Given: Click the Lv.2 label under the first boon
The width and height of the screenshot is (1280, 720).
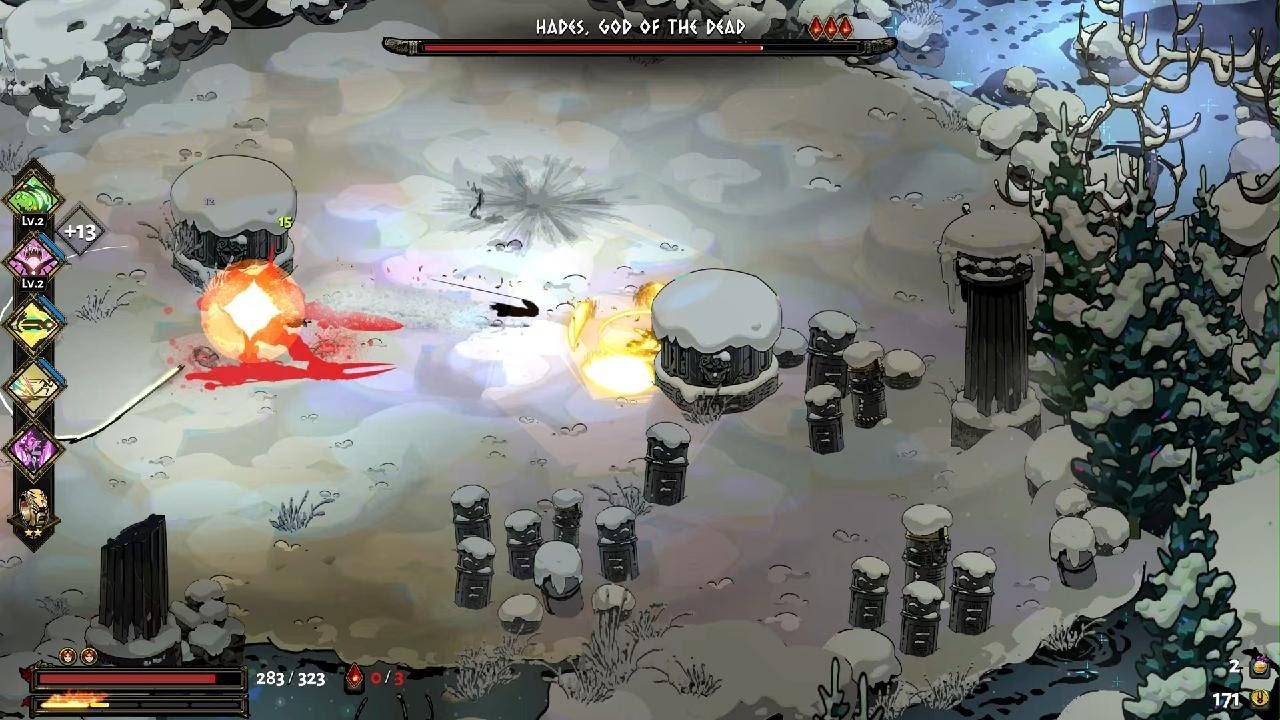Looking at the screenshot, I should coord(31,221).
